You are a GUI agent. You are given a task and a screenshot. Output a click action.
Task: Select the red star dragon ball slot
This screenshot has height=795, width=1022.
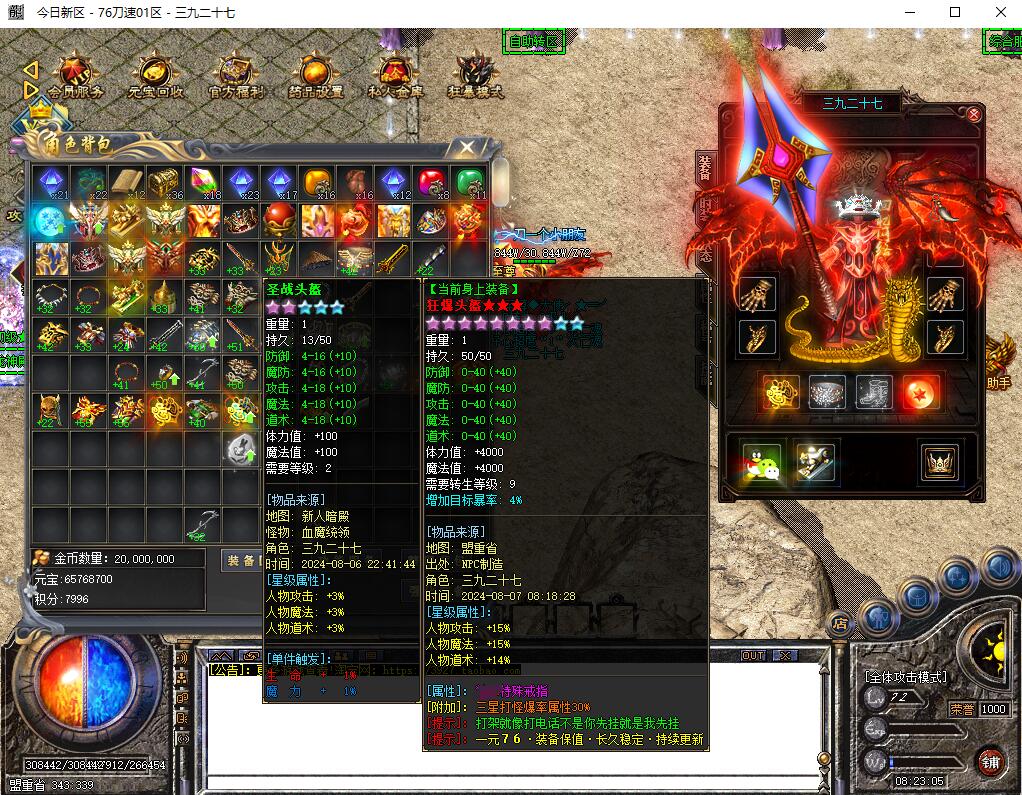click(918, 393)
